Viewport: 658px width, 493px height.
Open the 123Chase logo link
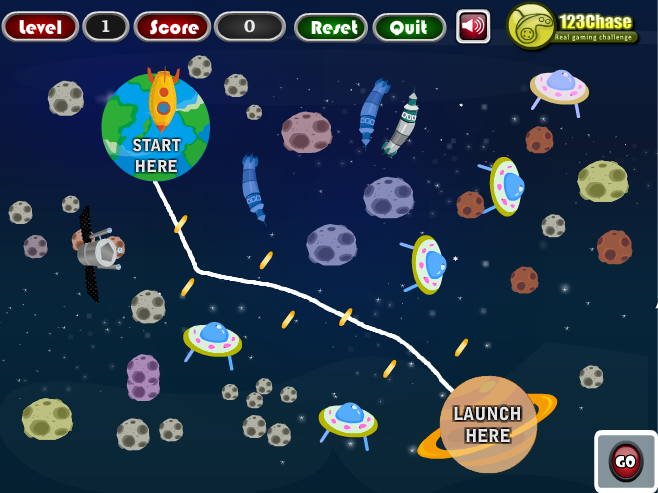573,26
